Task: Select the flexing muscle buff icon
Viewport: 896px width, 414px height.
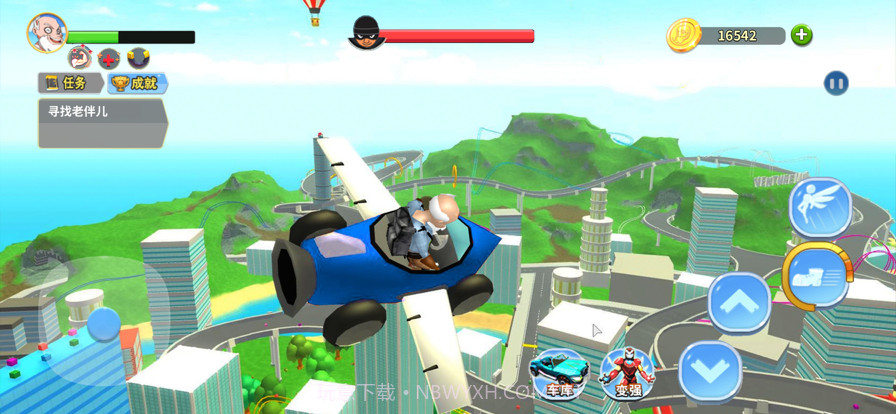Action: coord(80,58)
